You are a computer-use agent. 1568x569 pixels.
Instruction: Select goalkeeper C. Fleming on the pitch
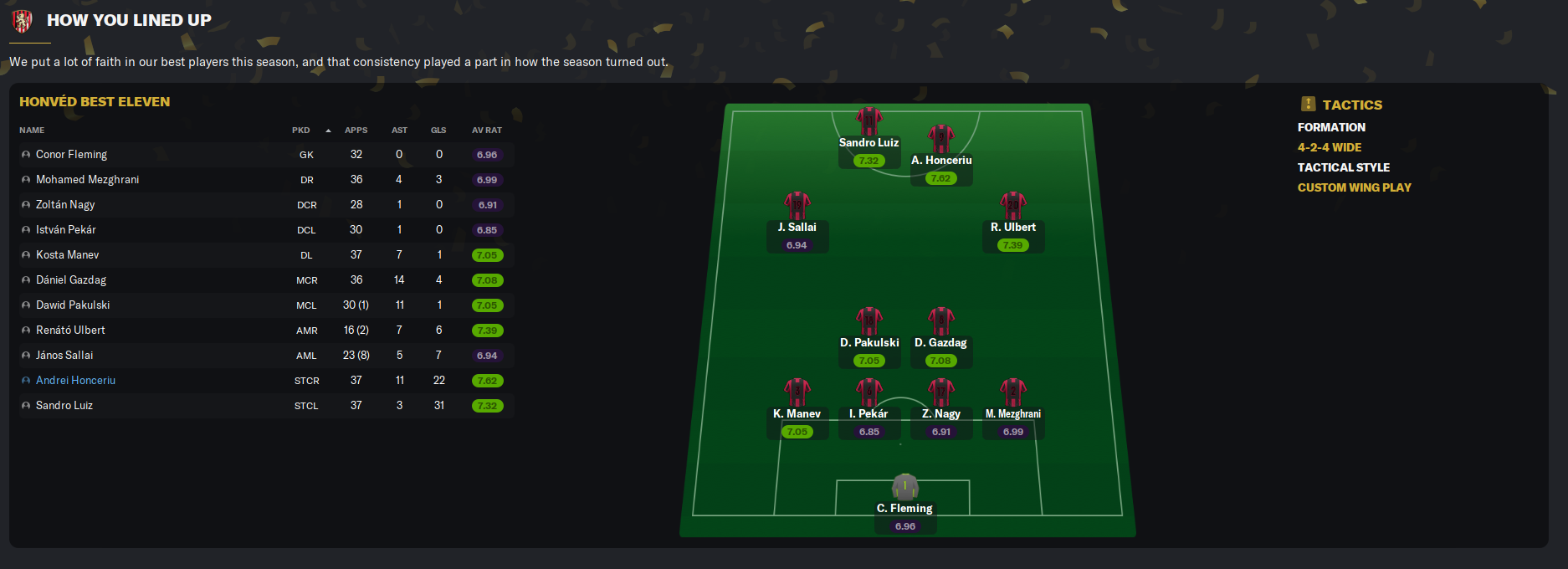[904, 487]
